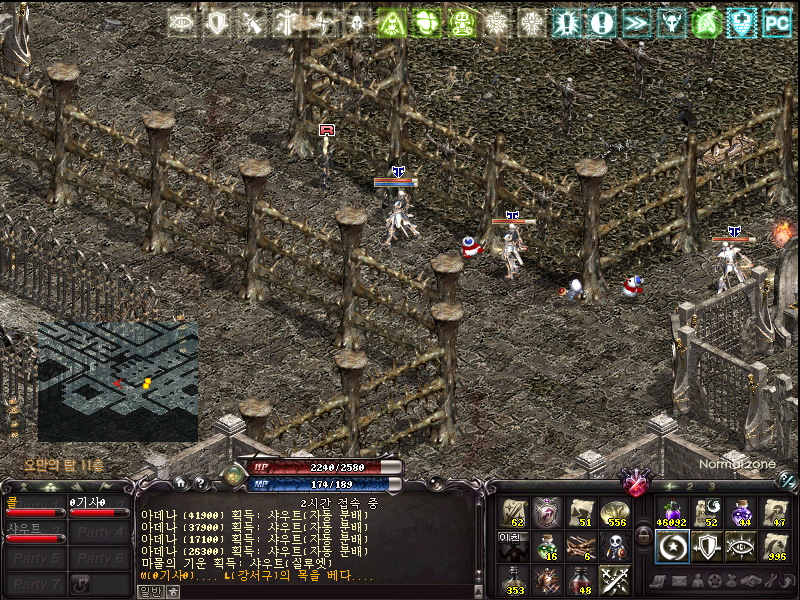This screenshot has width=800, height=600.
Task: Activate the eye skill in the hotbar
Action: (x=740, y=546)
